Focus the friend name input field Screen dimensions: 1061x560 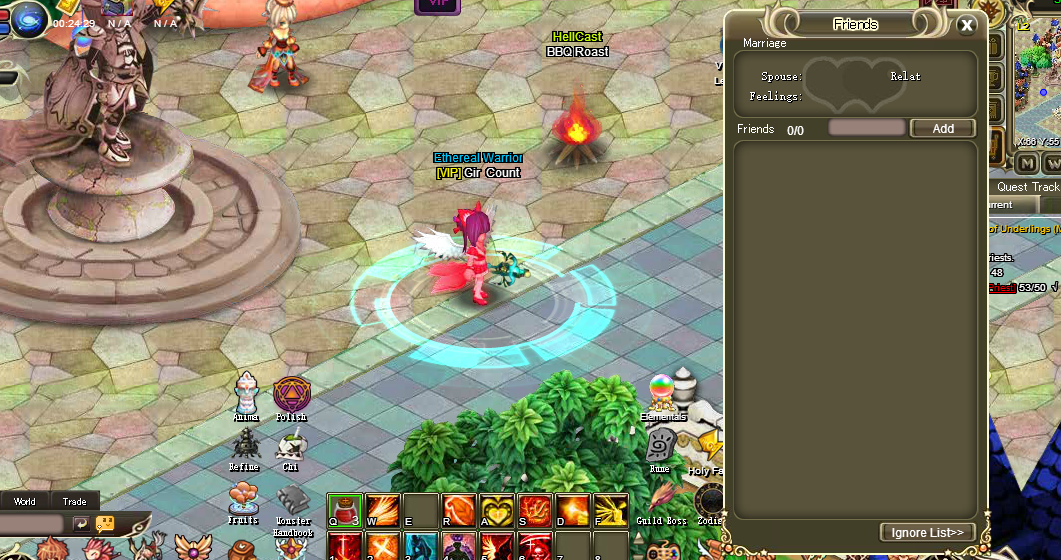click(866, 128)
